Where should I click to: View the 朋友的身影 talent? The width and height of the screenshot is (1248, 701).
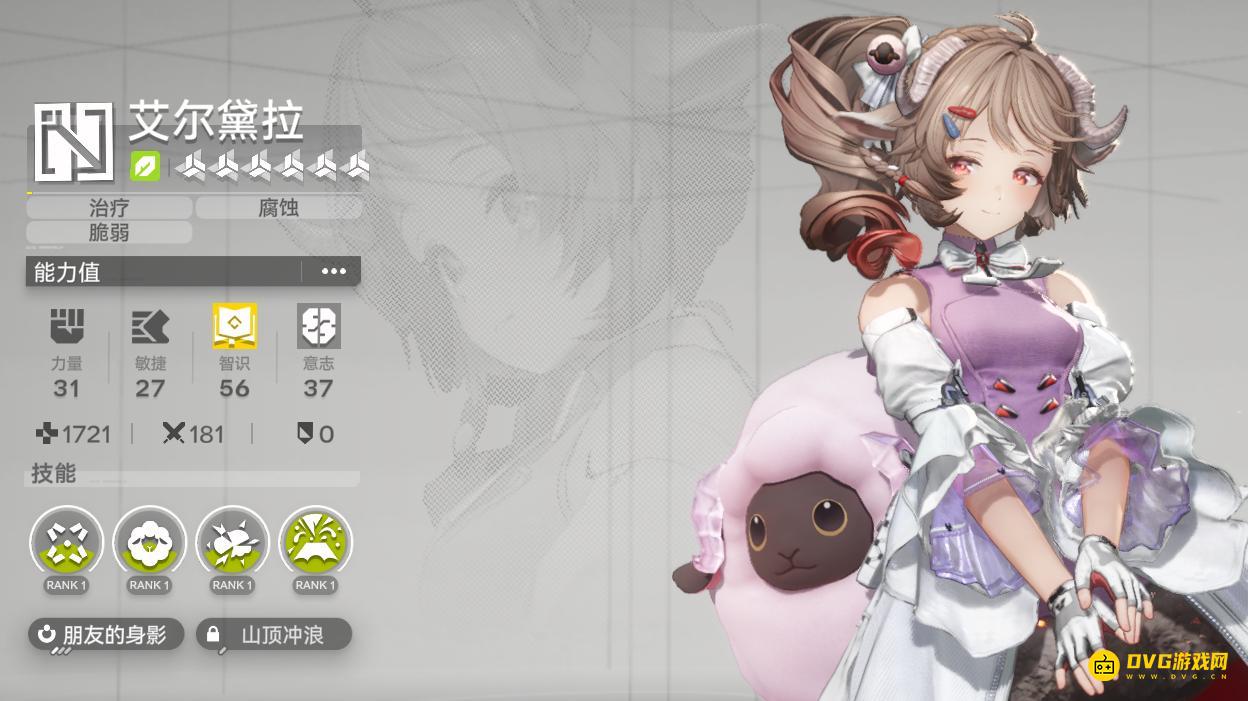pos(106,634)
